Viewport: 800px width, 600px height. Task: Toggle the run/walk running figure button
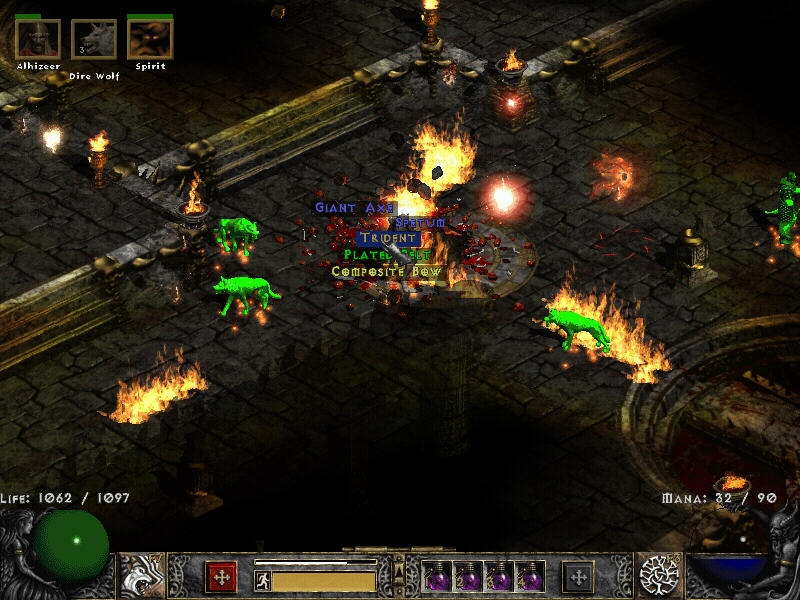click(263, 580)
